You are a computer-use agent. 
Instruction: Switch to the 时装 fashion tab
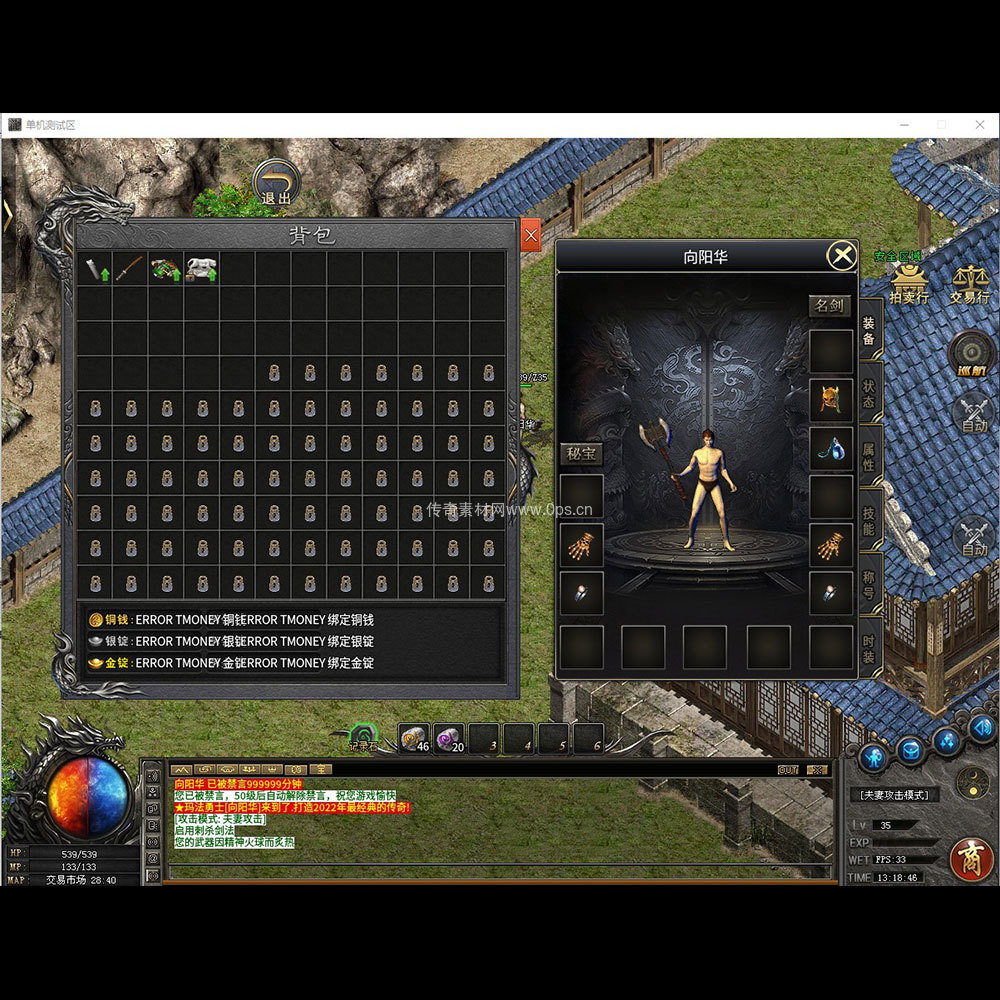[x=868, y=645]
